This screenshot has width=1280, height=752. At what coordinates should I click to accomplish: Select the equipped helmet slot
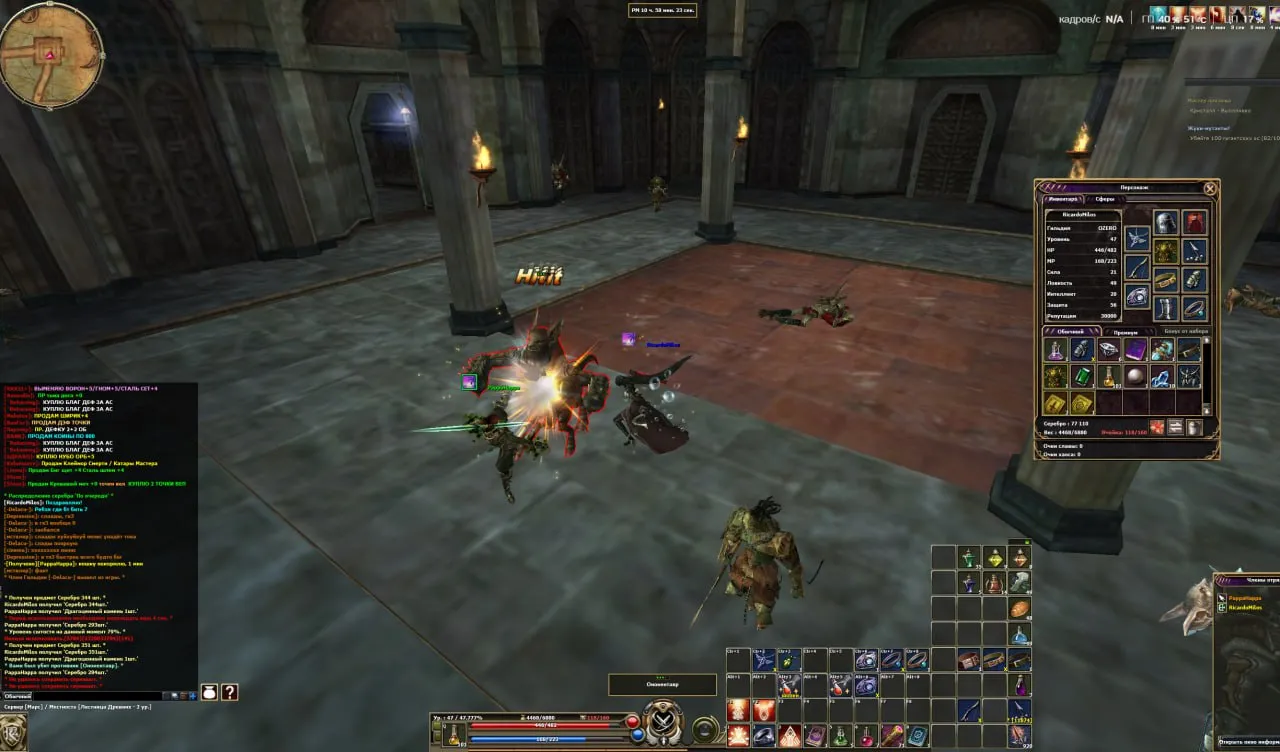1166,222
